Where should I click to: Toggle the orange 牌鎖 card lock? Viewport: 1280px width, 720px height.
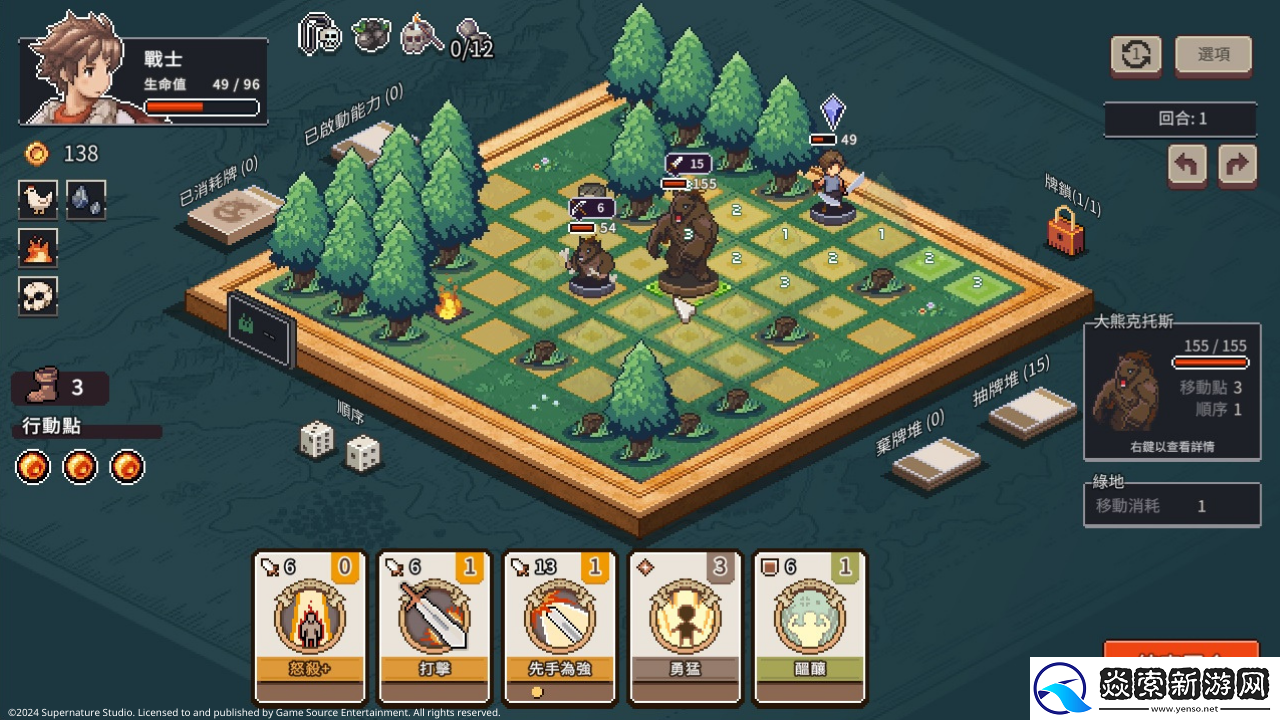[1065, 231]
